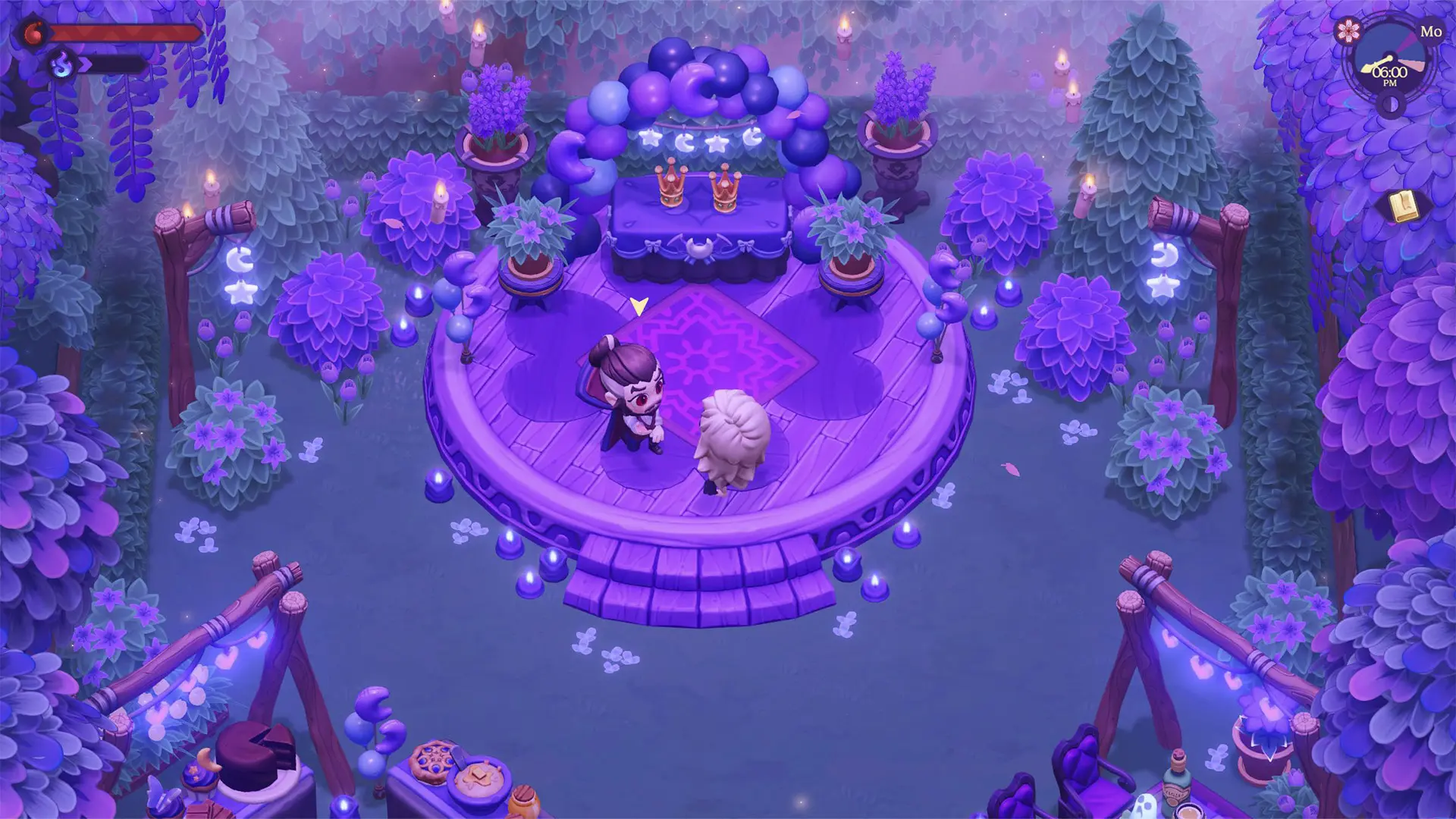Open the golden journal book icon
1456x819 pixels.
pyautogui.click(x=1404, y=206)
